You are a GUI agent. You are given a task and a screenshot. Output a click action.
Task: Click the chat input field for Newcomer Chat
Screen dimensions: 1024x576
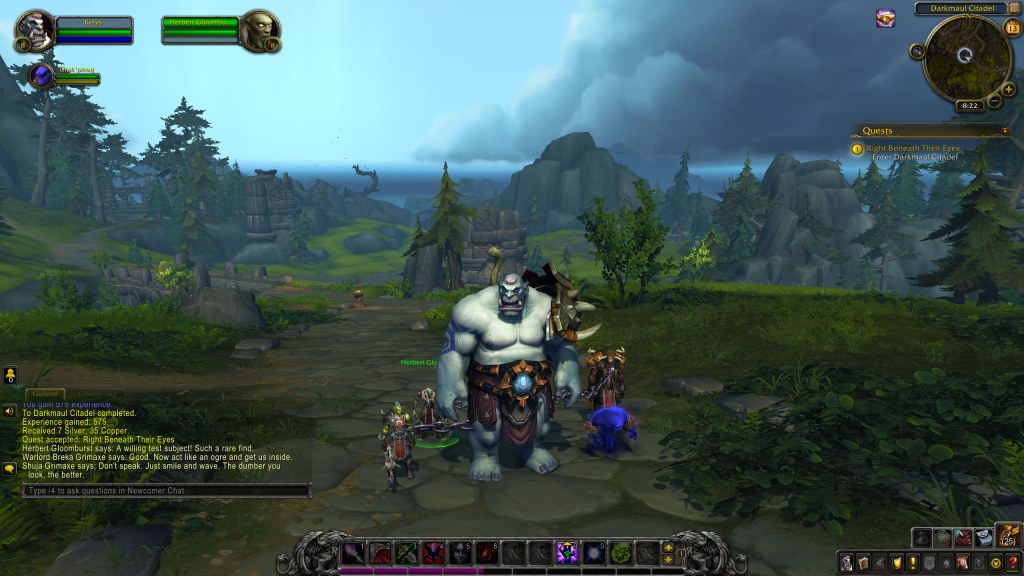tap(166, 491)
